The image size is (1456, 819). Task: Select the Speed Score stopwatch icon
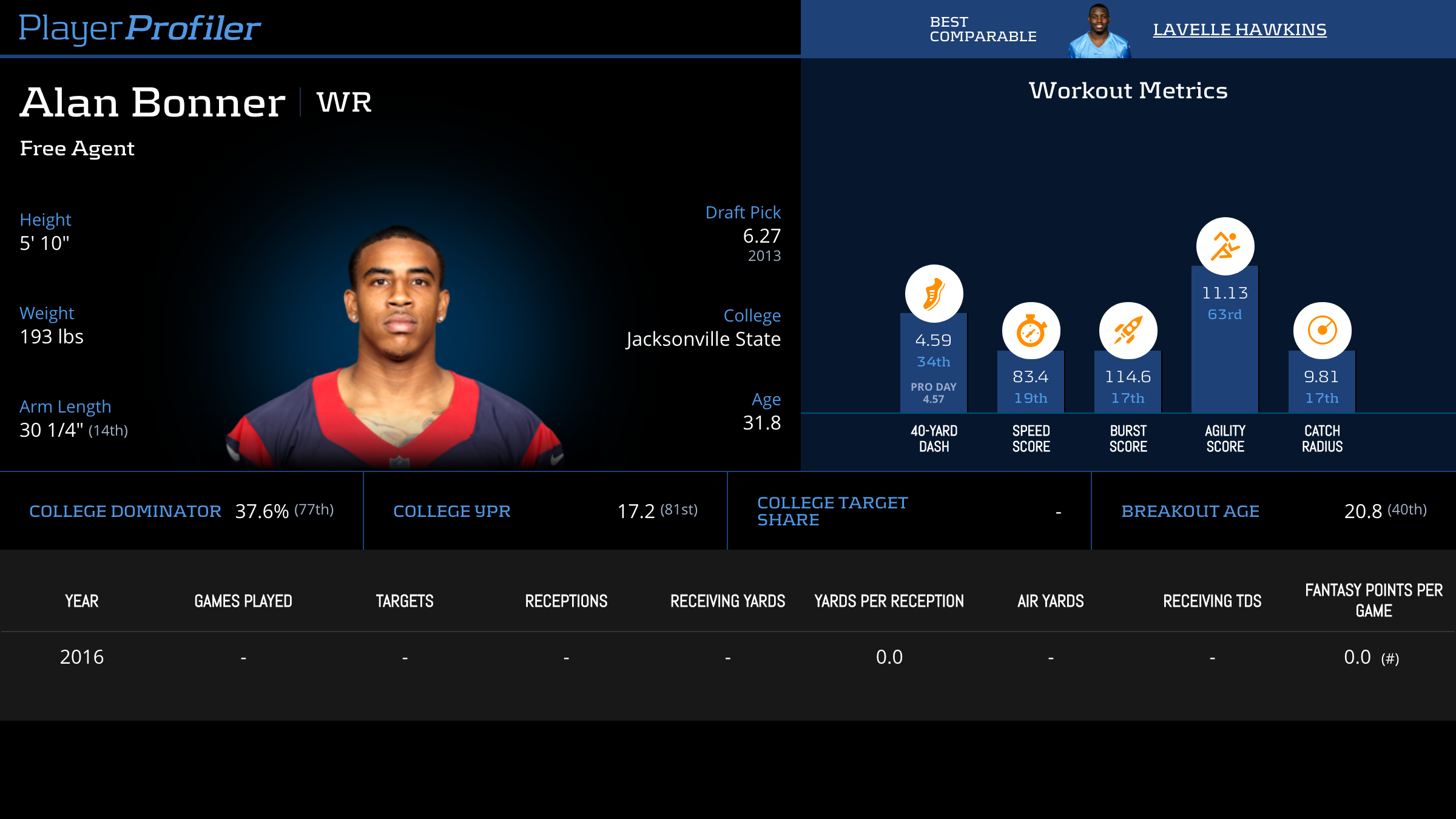[x=1031, y=331]
